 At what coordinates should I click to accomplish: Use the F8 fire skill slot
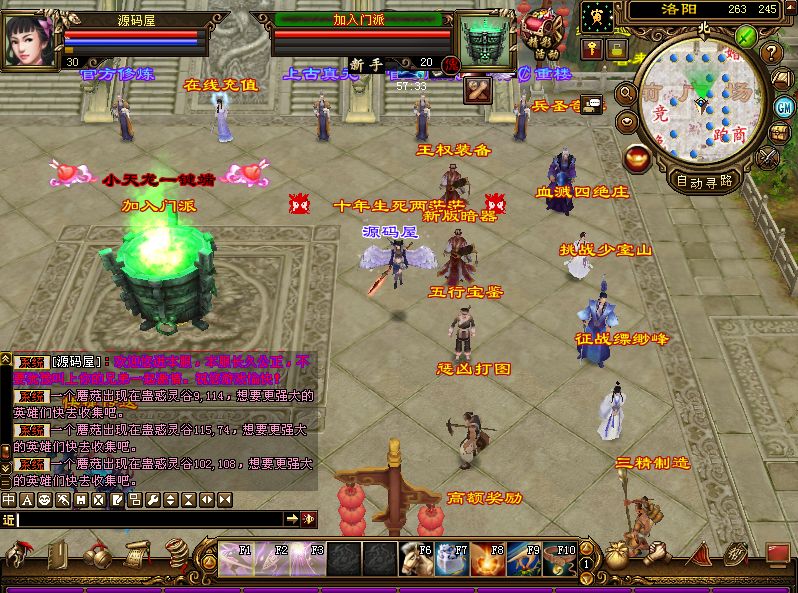pos(488,558)
